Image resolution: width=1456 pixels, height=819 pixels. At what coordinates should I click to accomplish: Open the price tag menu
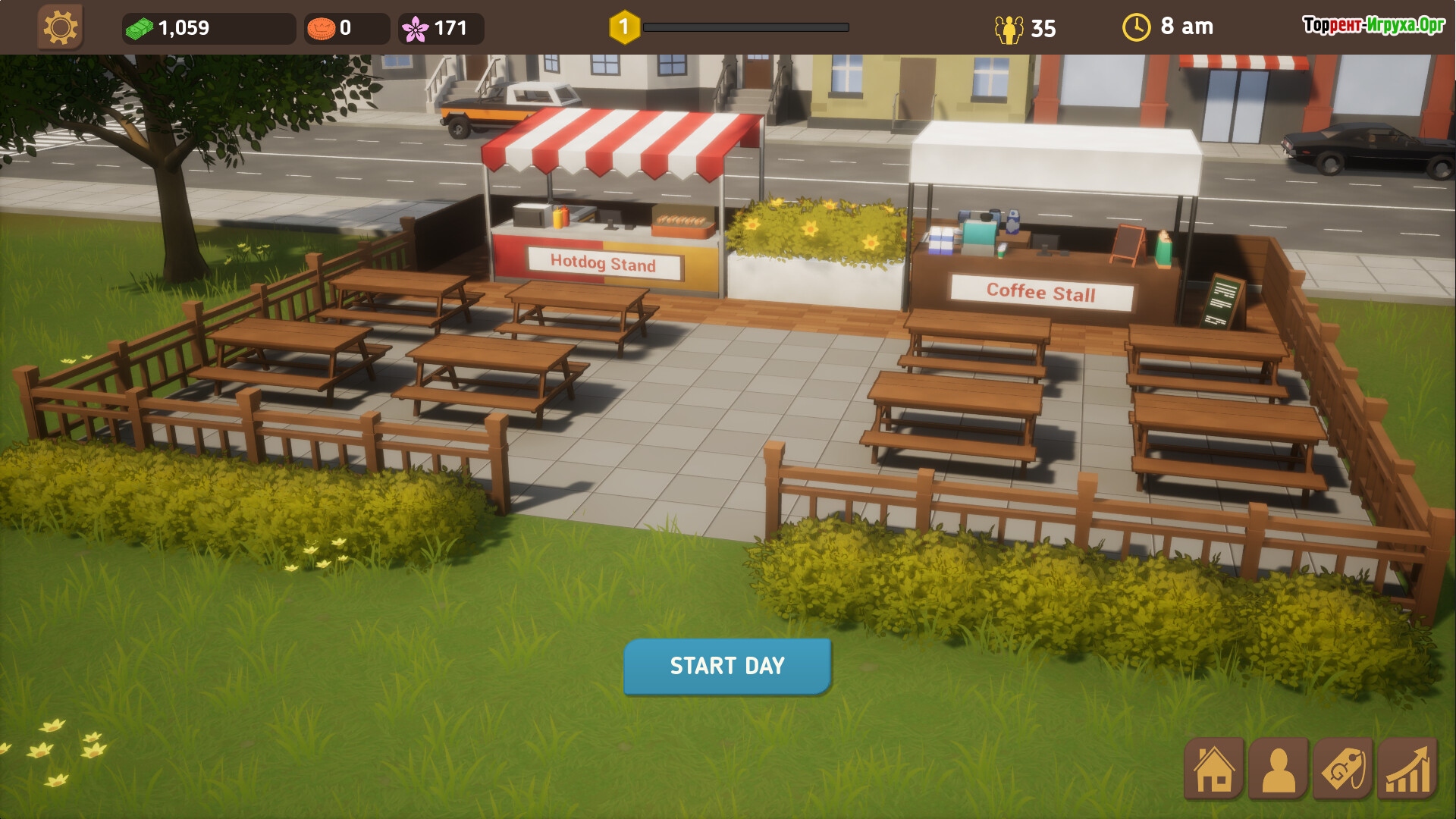[x=1343, y=769]
